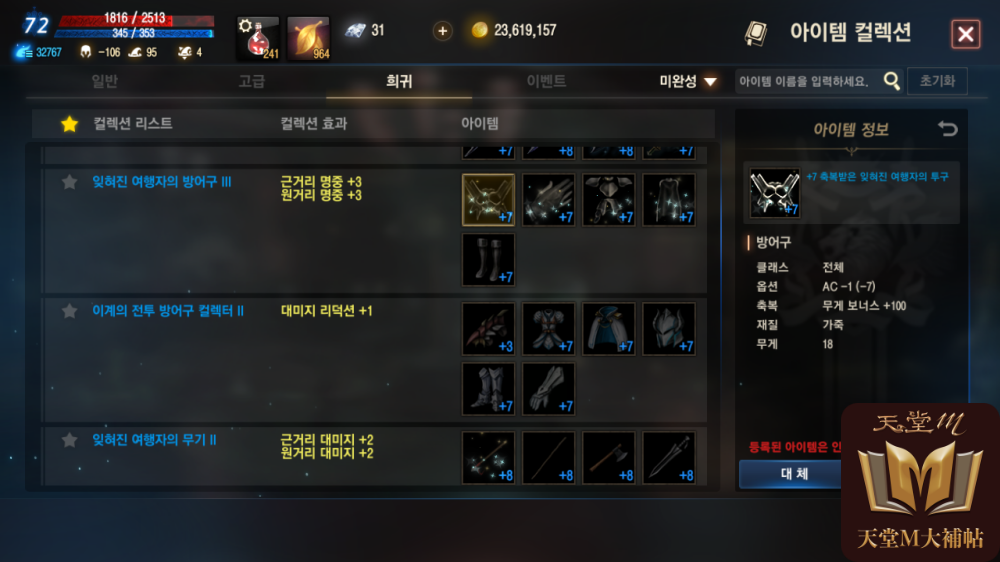Screen dimensions: 1000x562
Task: Click the item name search field
Action: 806,82
